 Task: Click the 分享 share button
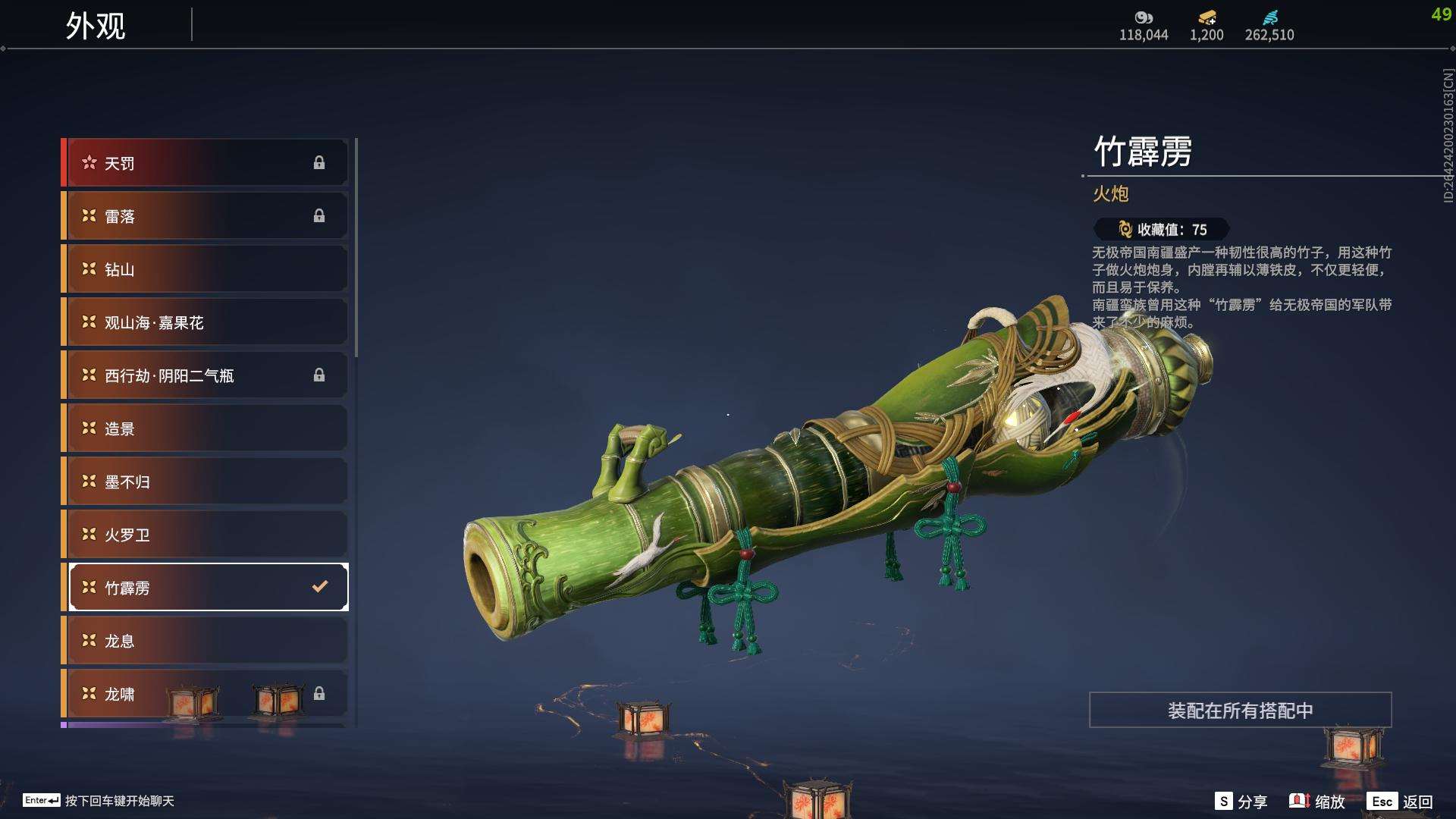coord(1241,802)
